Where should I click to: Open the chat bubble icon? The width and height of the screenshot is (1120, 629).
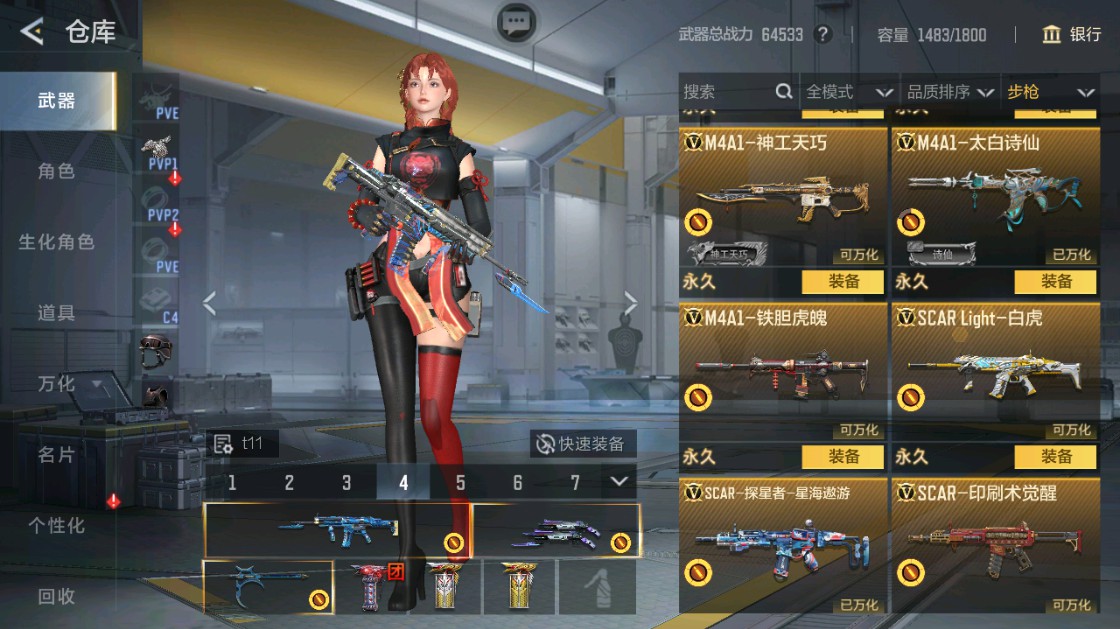coord(516,21)
